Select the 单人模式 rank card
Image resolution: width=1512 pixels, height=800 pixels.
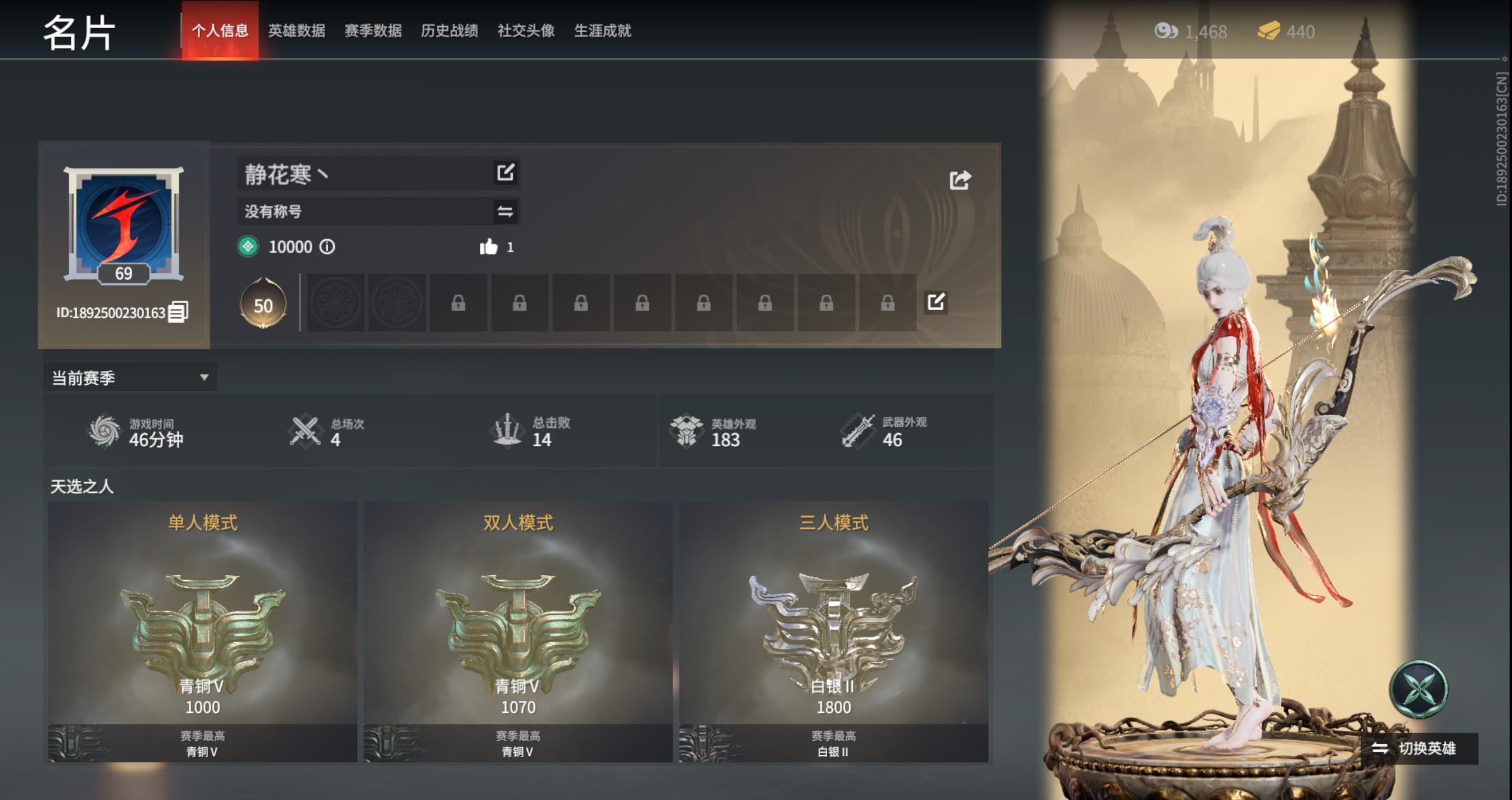203,630
